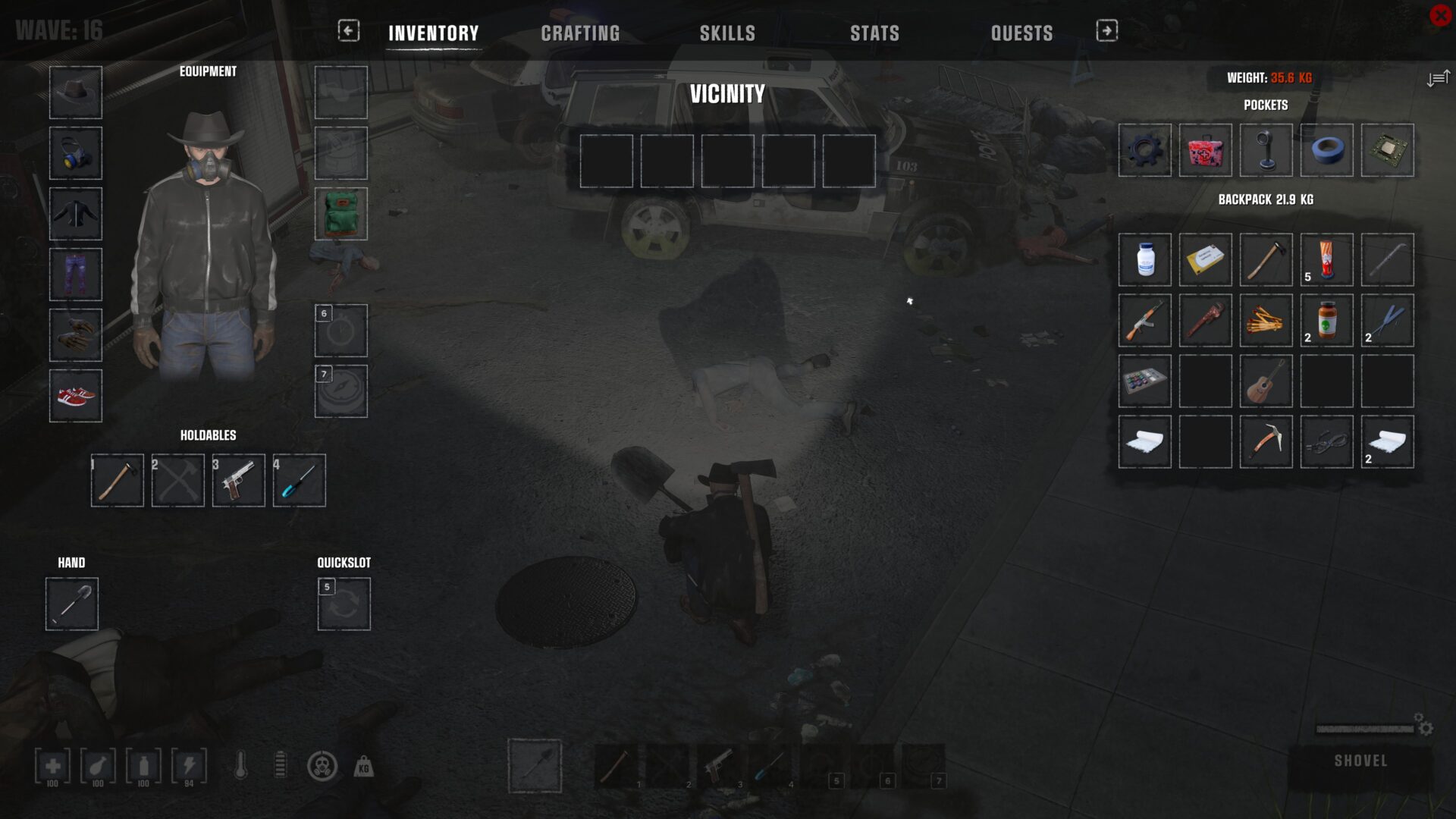Select the screwdriver in holdable slot 4
This screenshot has height=819, width=1456.
(300, 480)
